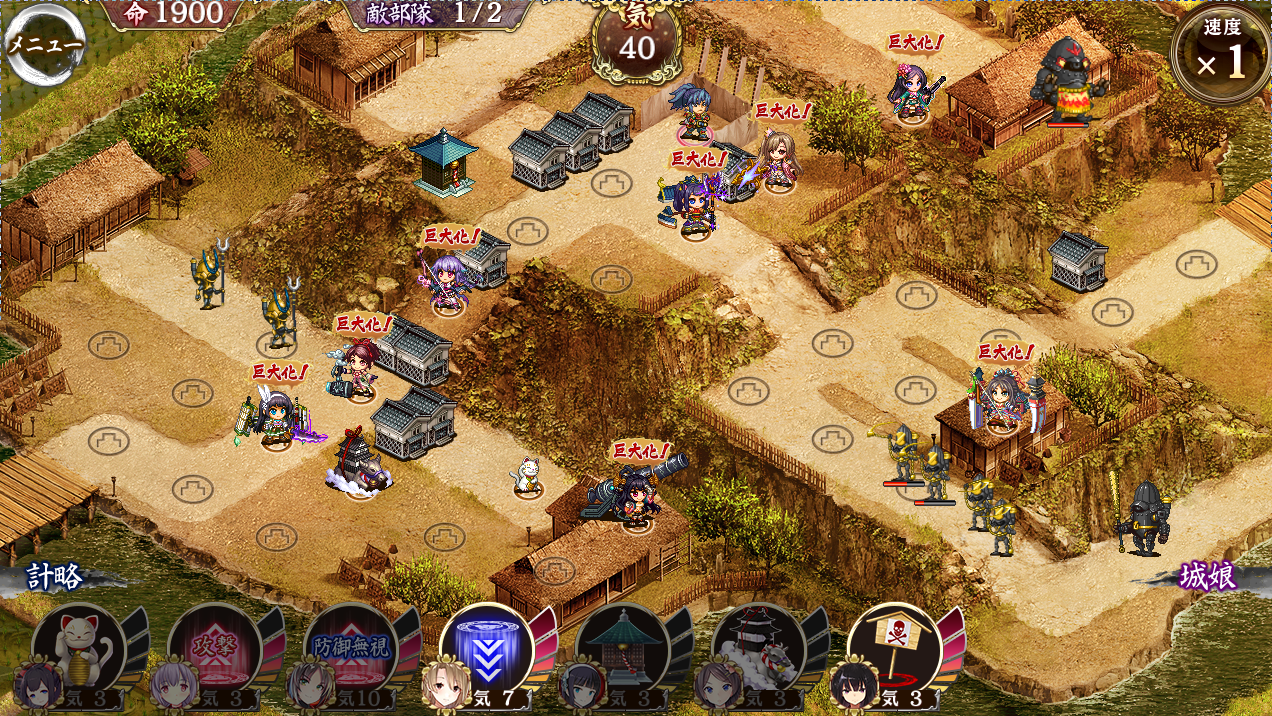1272x716 pixels.
Task: Use the skull signboard stratagem
Action: coord(895,650)
